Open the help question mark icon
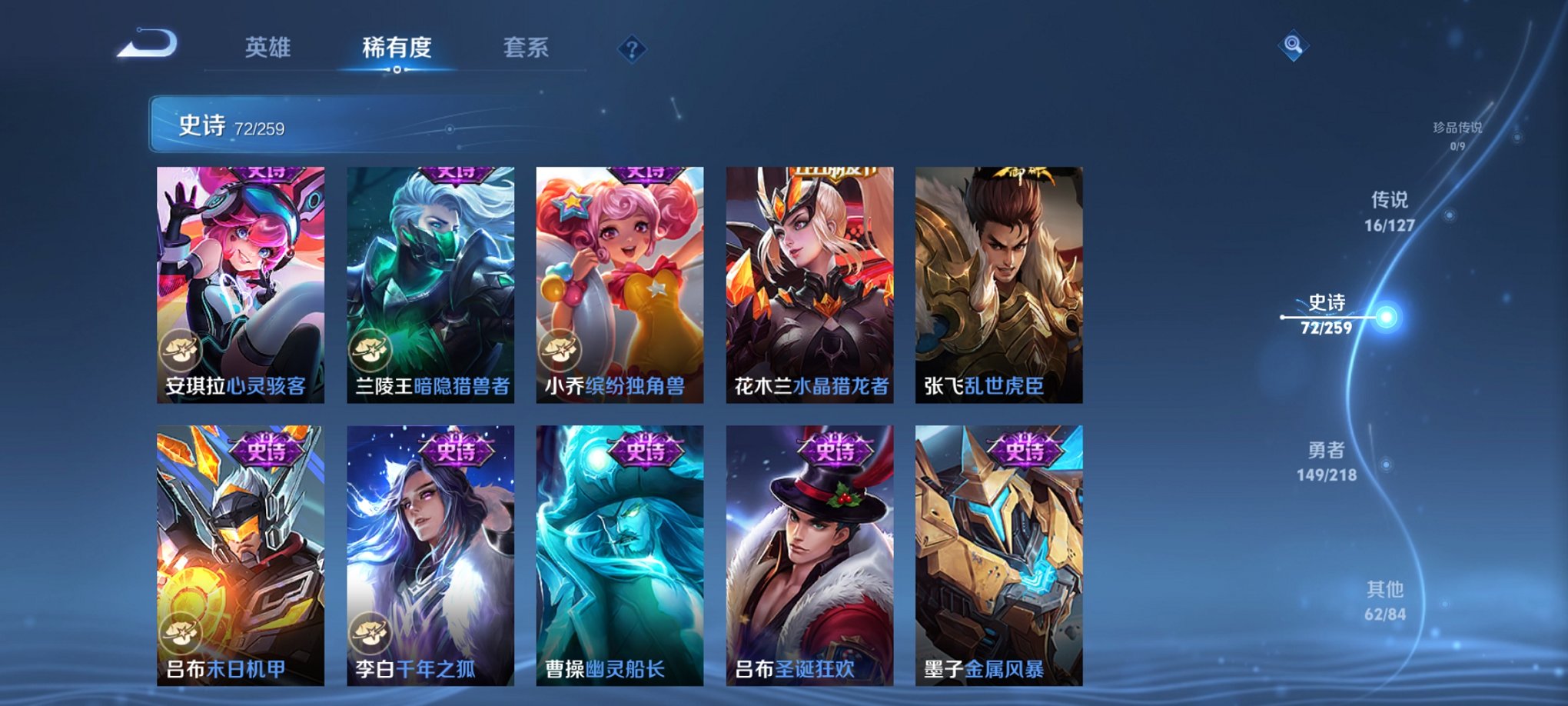 pos(632,50)
